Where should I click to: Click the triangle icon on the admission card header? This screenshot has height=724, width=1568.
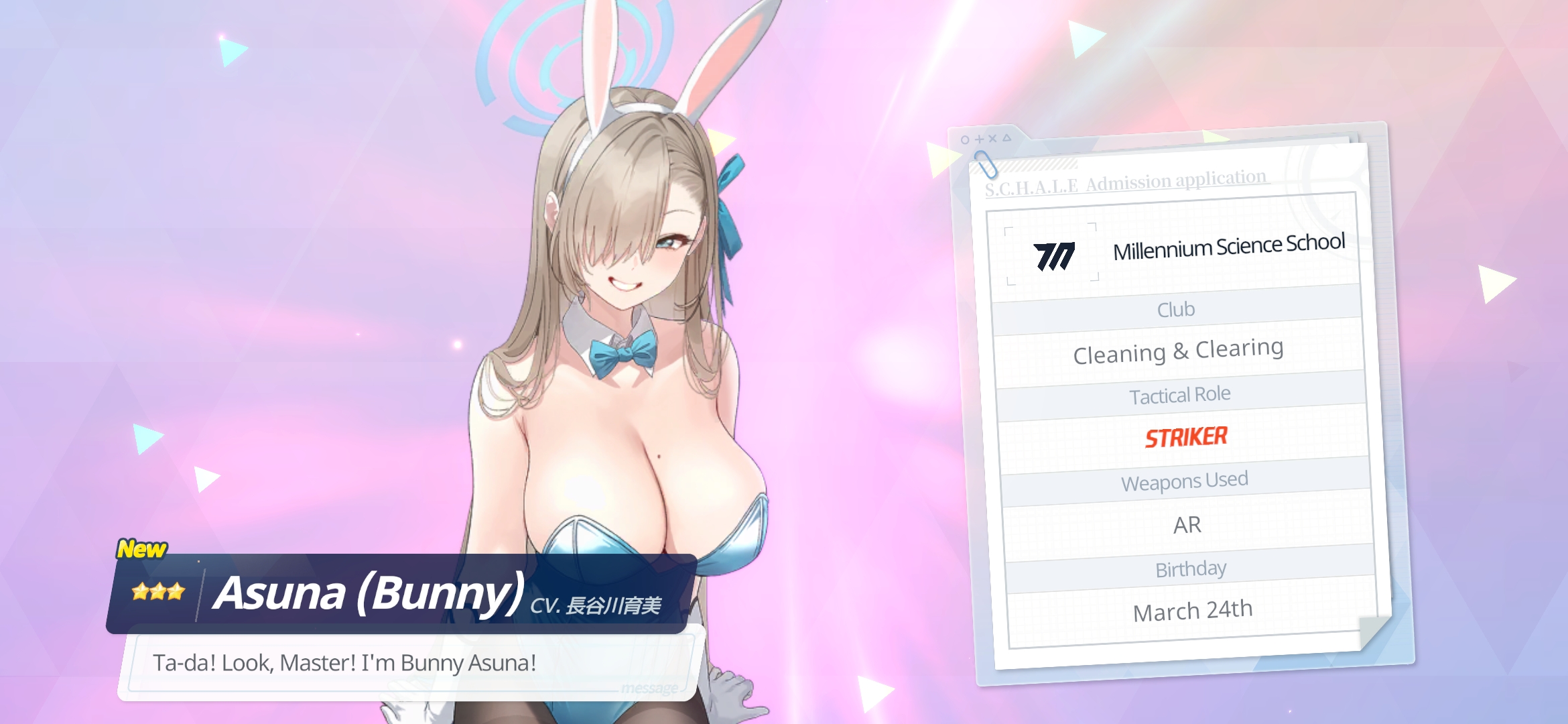[x=1007, y=137]
